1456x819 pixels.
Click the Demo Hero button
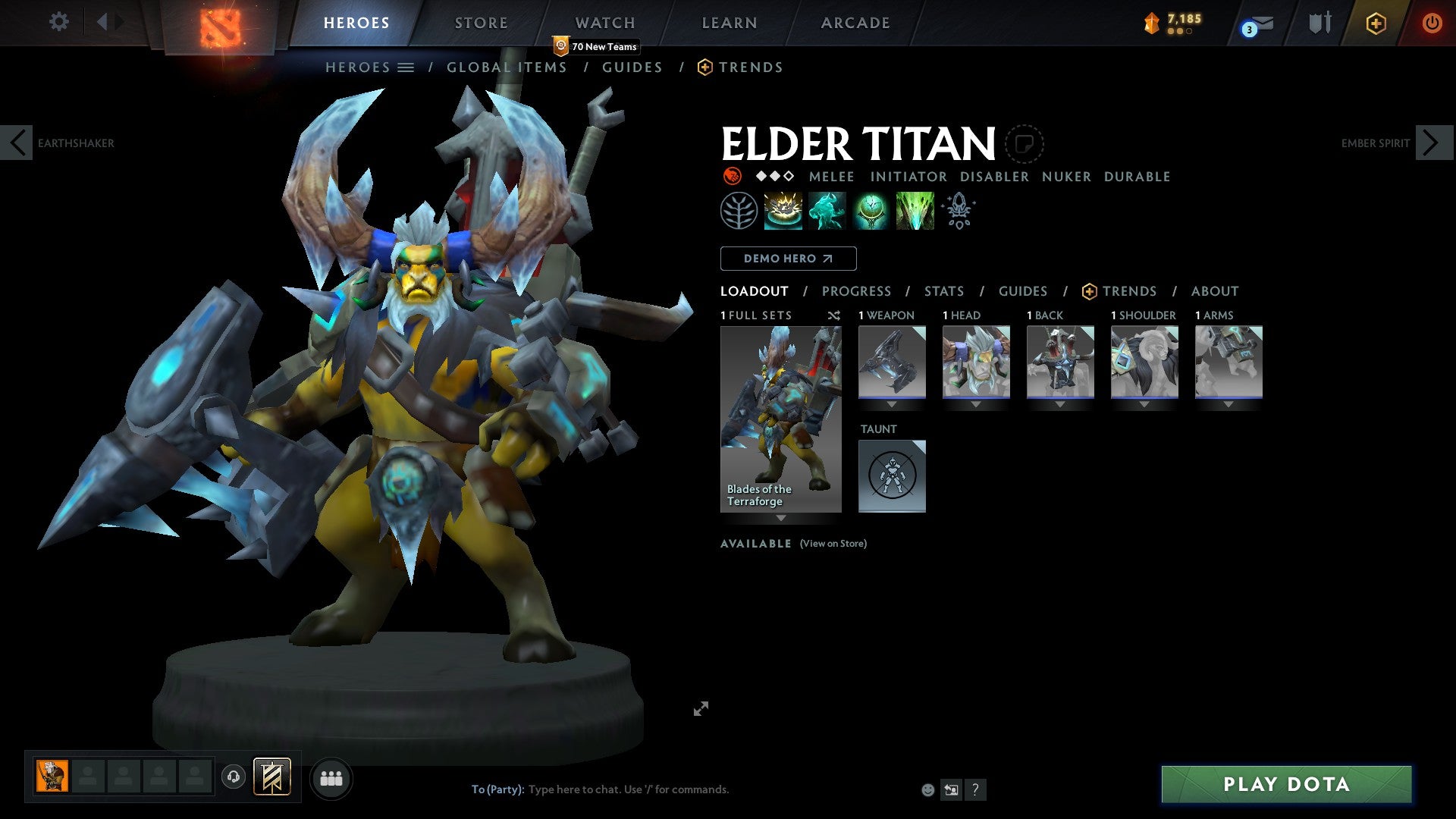point(787,258)
